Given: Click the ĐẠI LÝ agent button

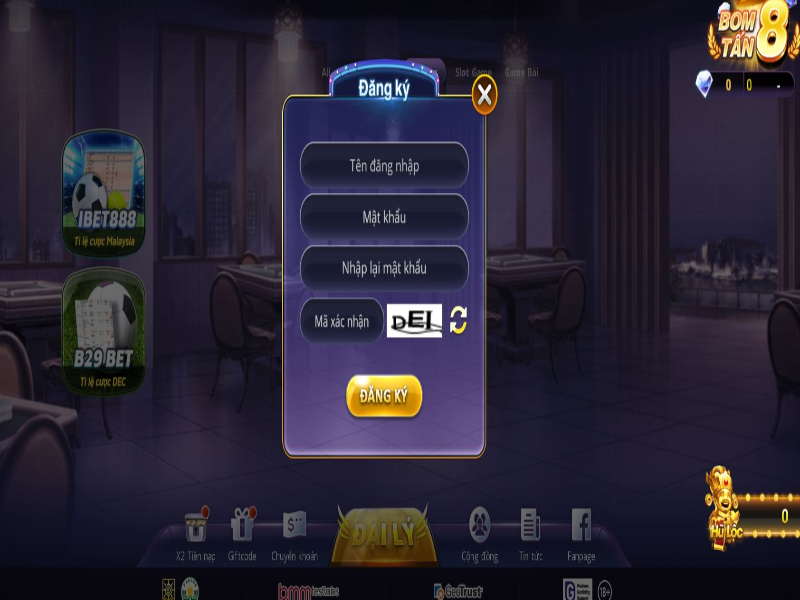Looking at the screenshot, I should point(384,535).
